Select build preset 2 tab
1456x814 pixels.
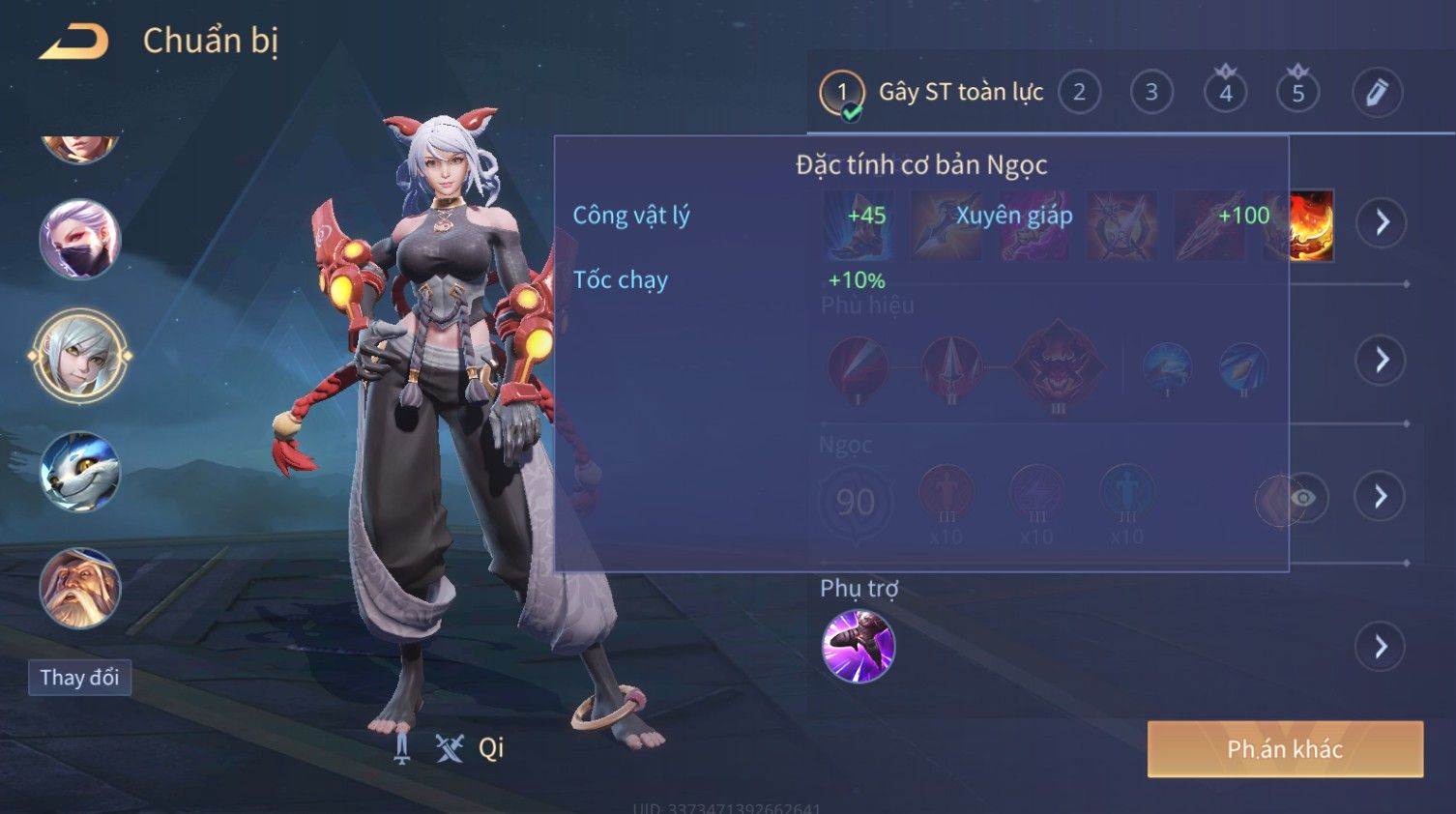[1079, 93]
